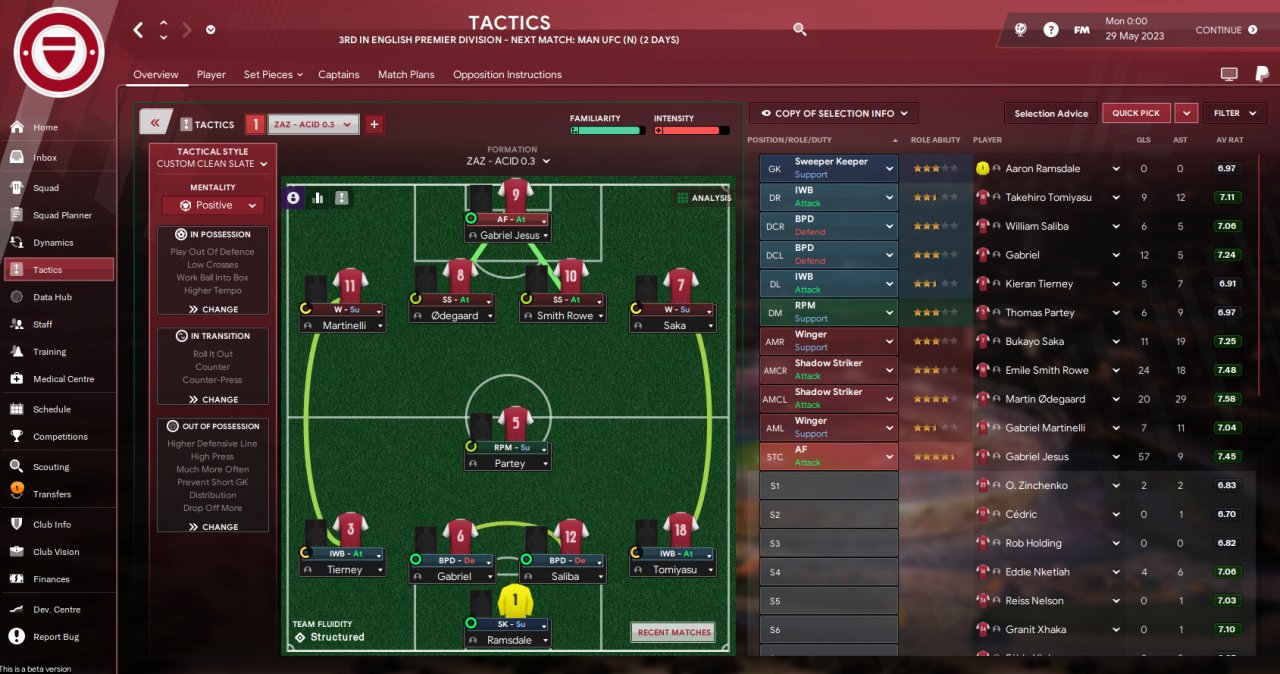The width and height of the screenshot is (1280, 674).
Task: Open the Filter dropdown
Action: tap(1234, 113)
